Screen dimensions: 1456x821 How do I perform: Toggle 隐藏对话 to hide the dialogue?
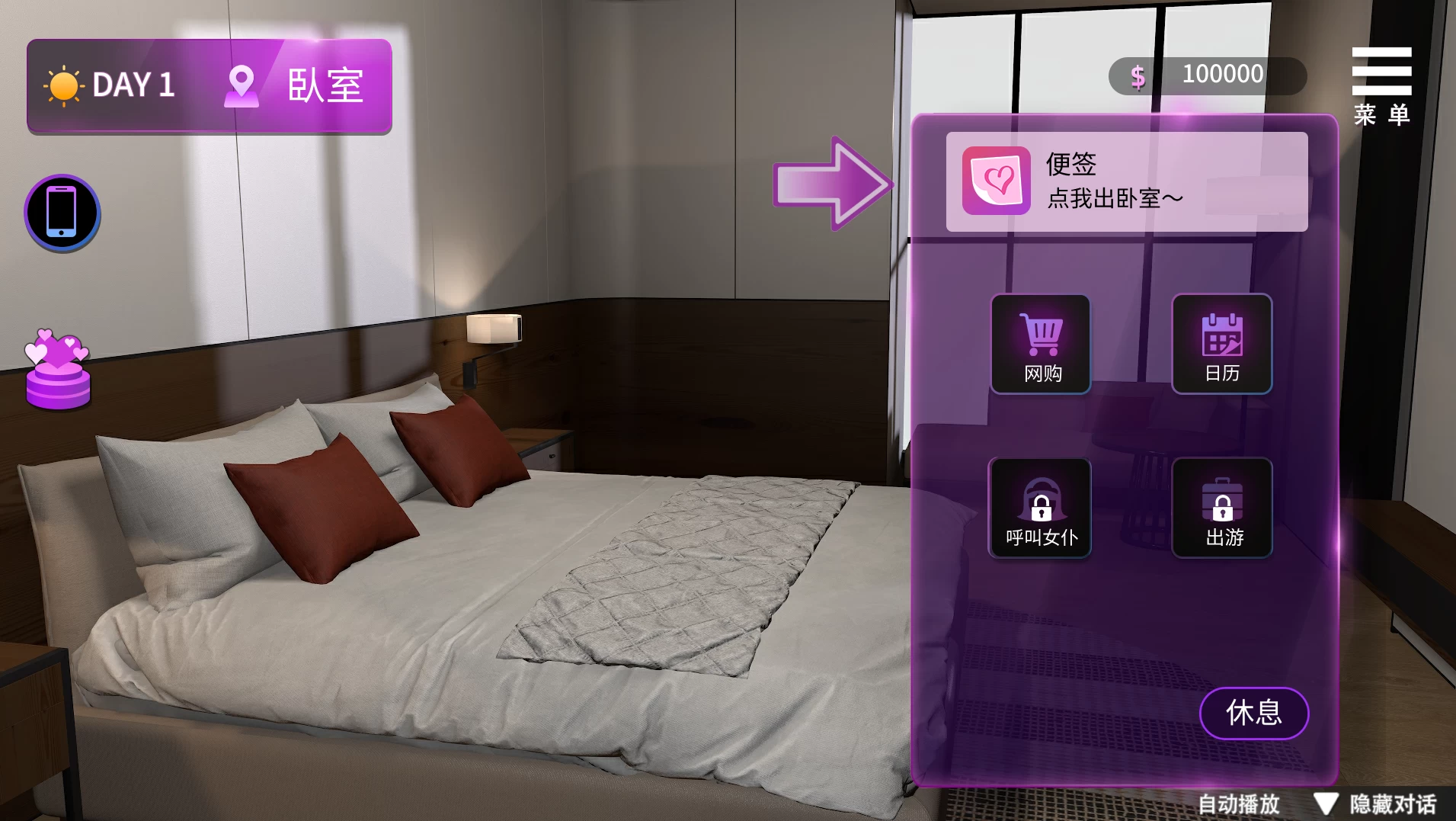[1399, 802]
